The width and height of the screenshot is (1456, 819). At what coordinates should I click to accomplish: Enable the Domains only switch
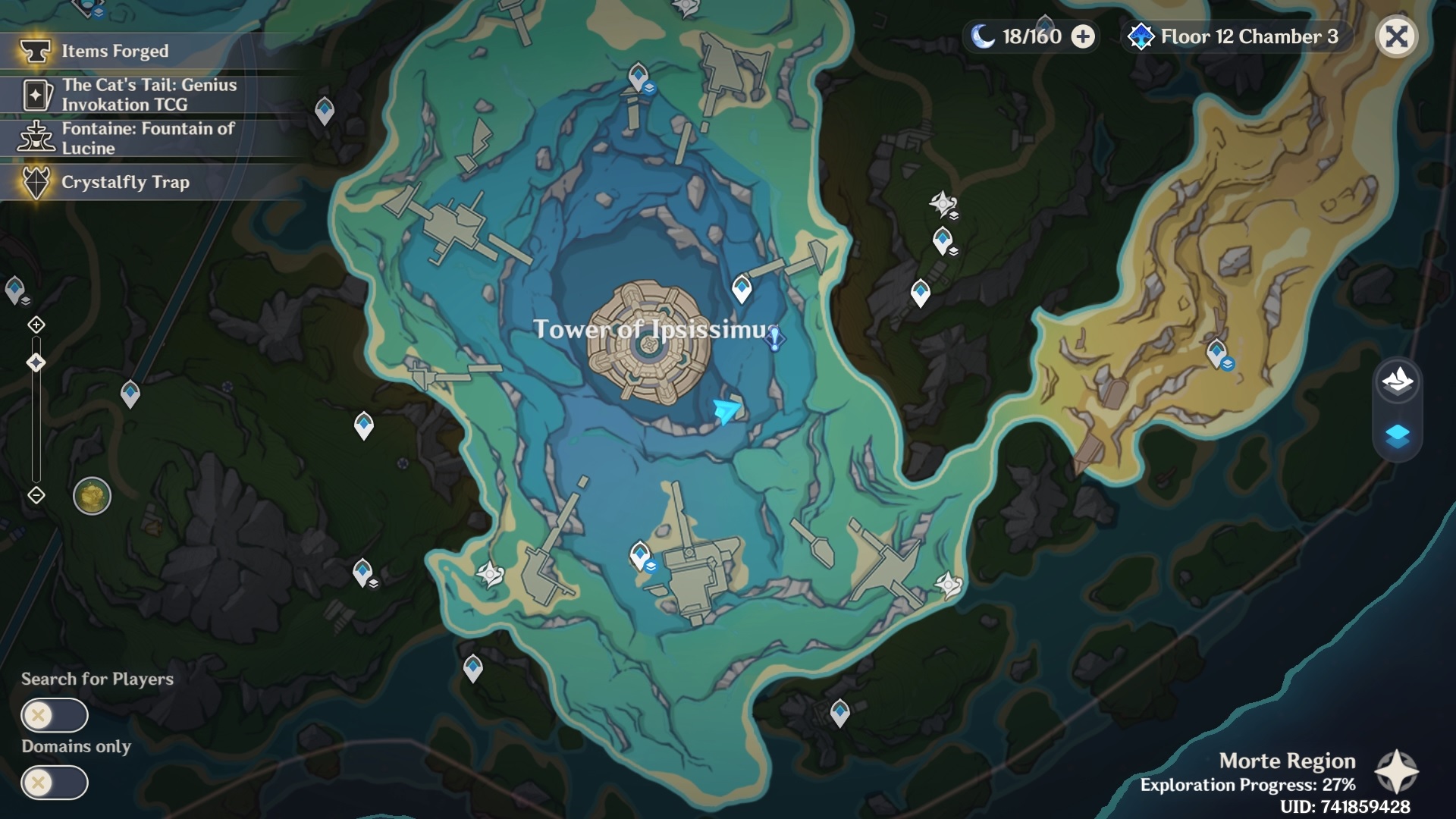pos(55,783)
